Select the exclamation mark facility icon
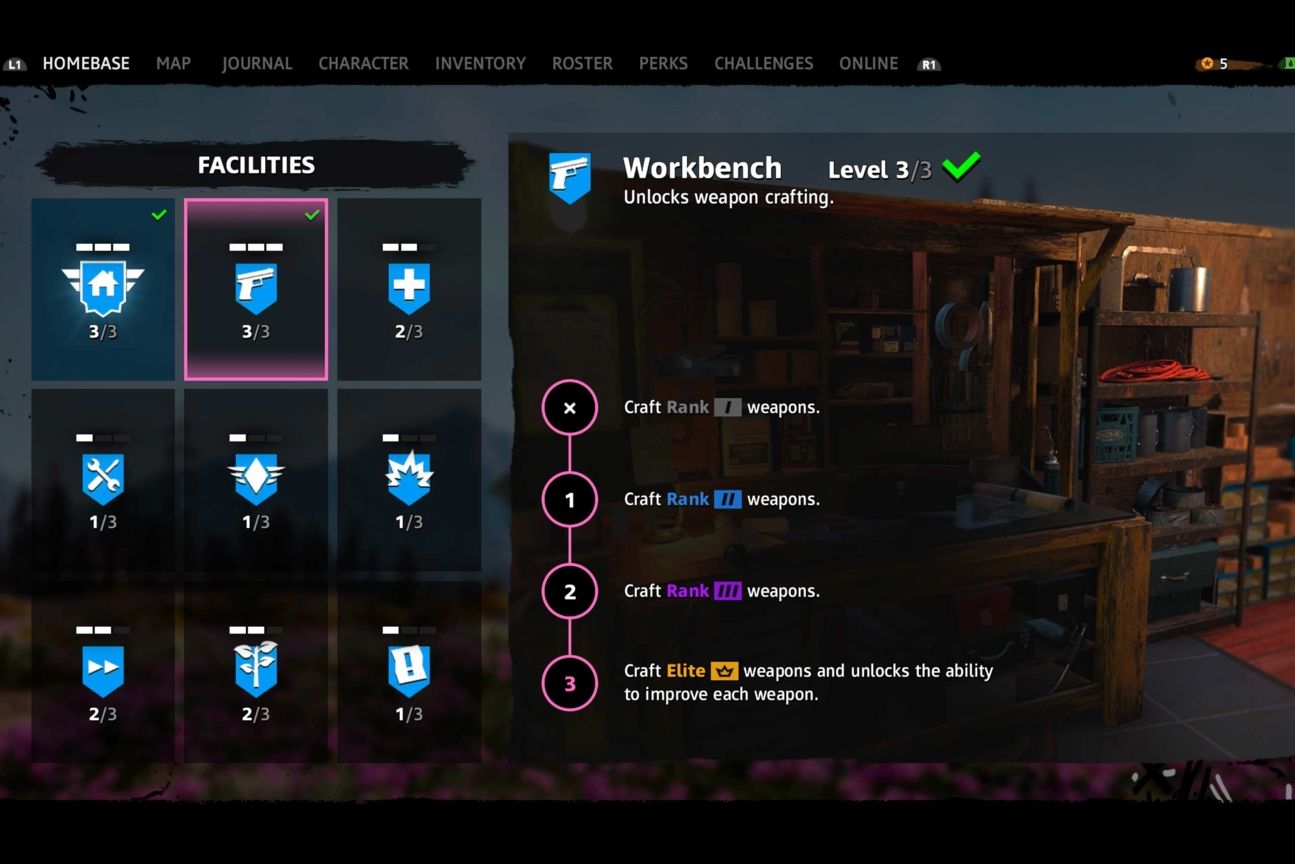1295x864 pixels. [409, 666]
